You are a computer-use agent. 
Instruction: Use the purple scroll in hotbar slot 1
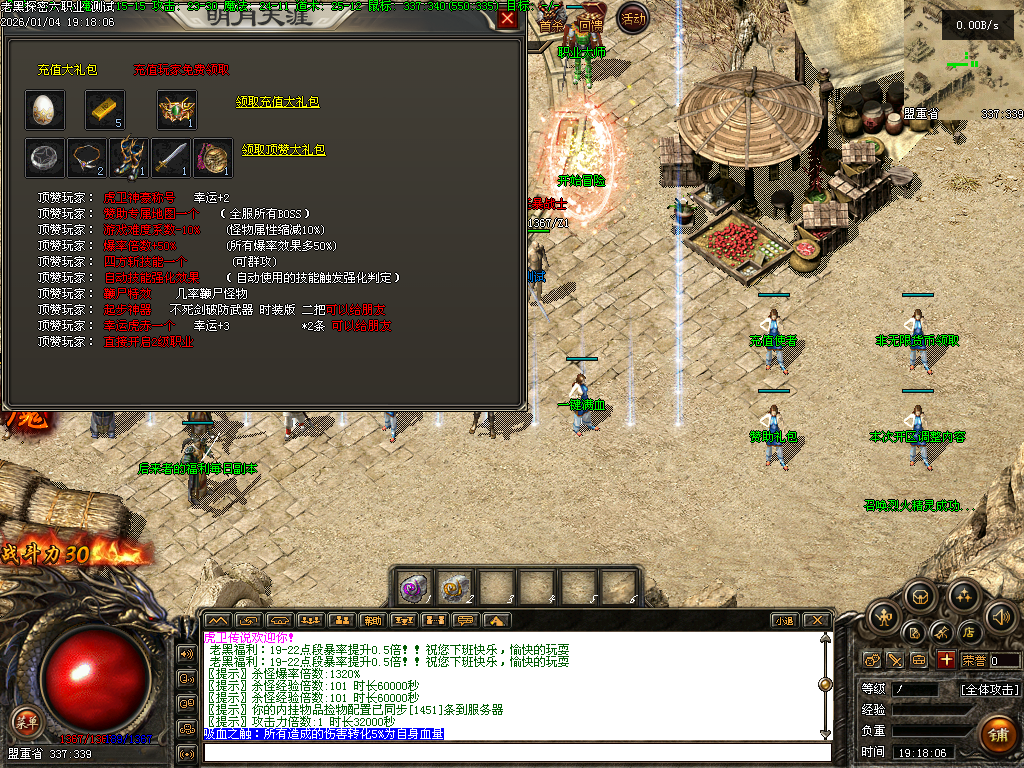pyautogui.click(x=414, y=588)
